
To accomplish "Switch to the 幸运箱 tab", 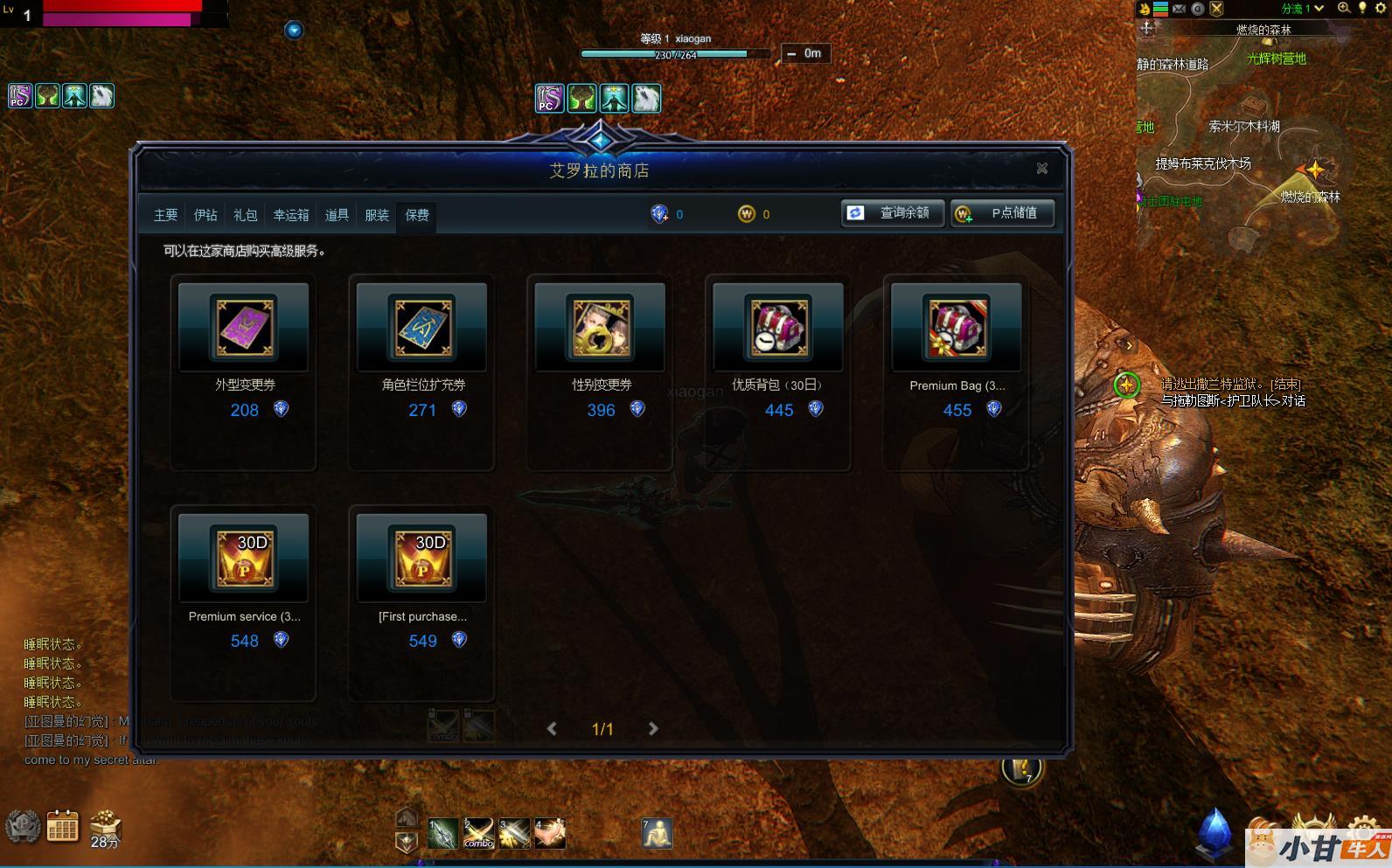I will coord(291,215).
